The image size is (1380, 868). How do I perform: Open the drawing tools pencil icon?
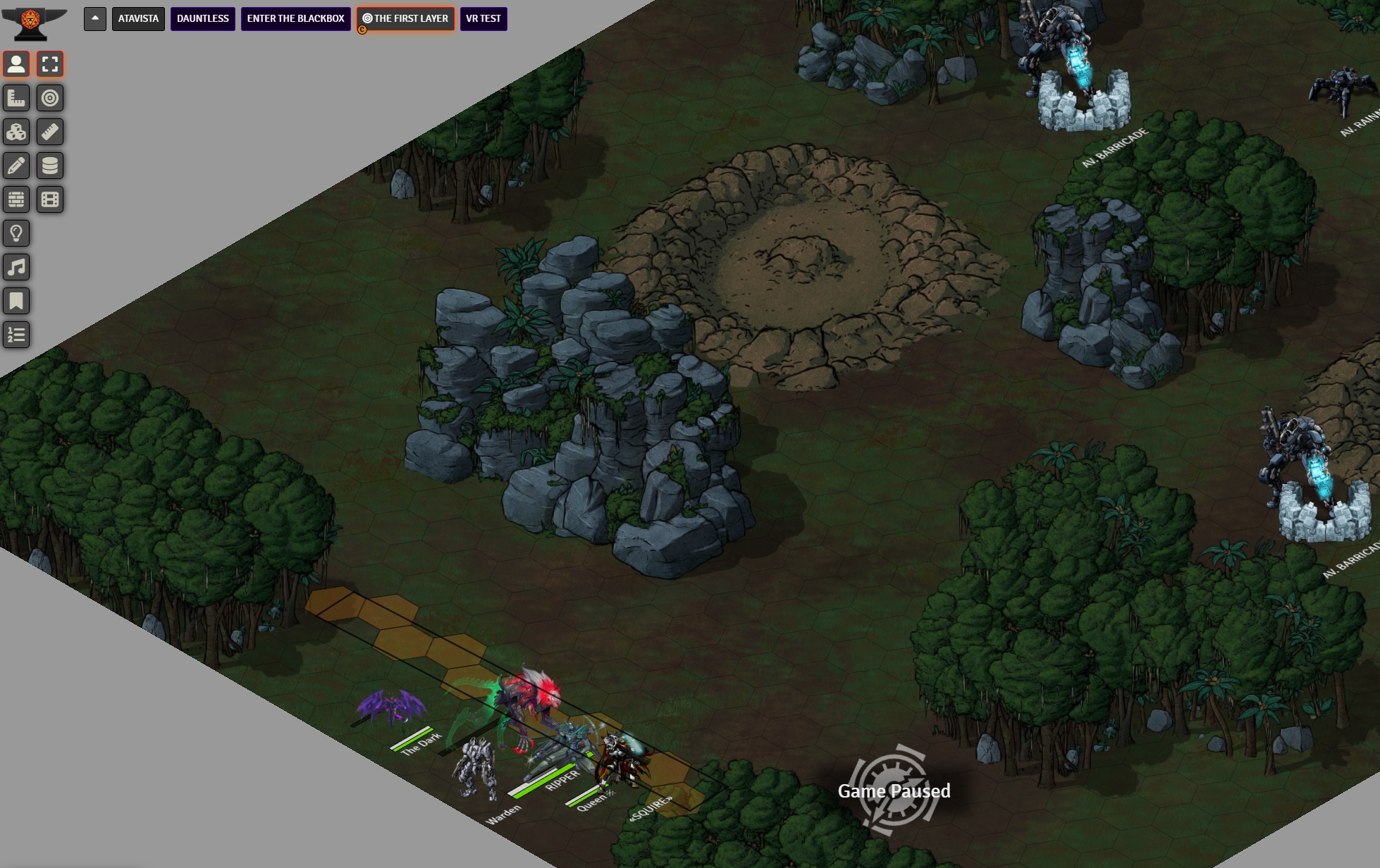tap(16, 166)
